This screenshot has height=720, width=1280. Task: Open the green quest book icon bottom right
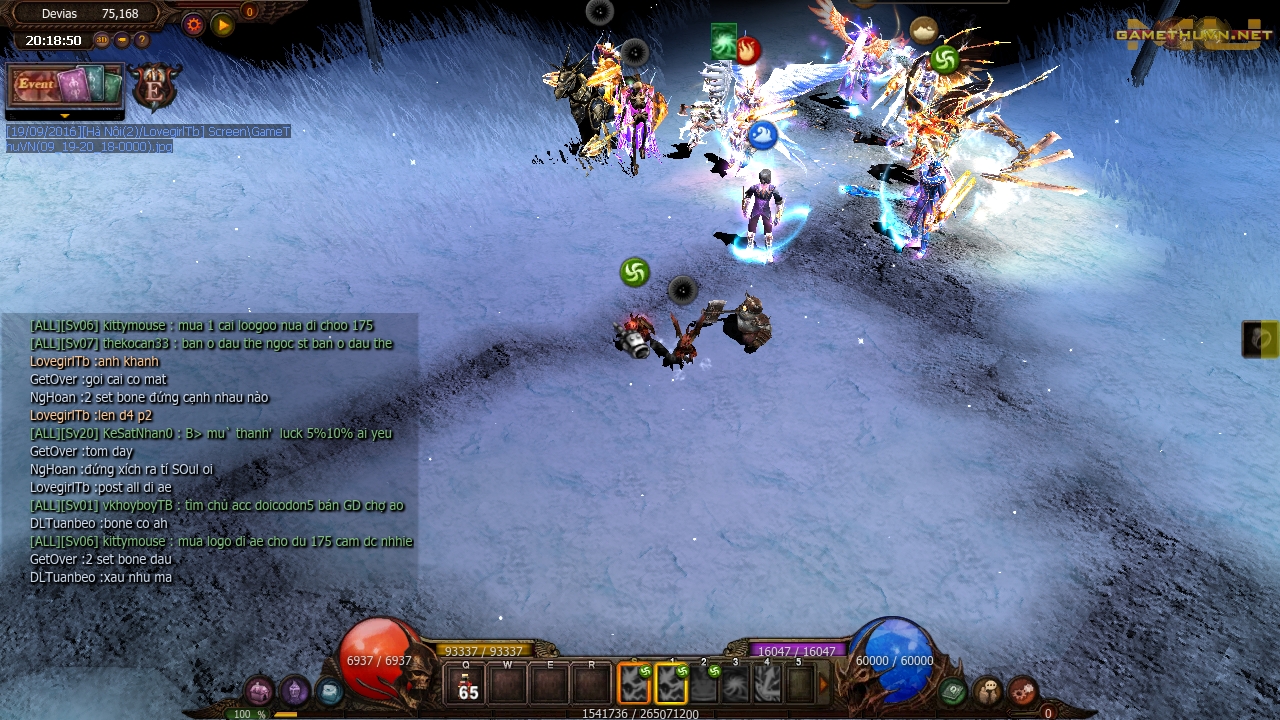click(951, 690)
